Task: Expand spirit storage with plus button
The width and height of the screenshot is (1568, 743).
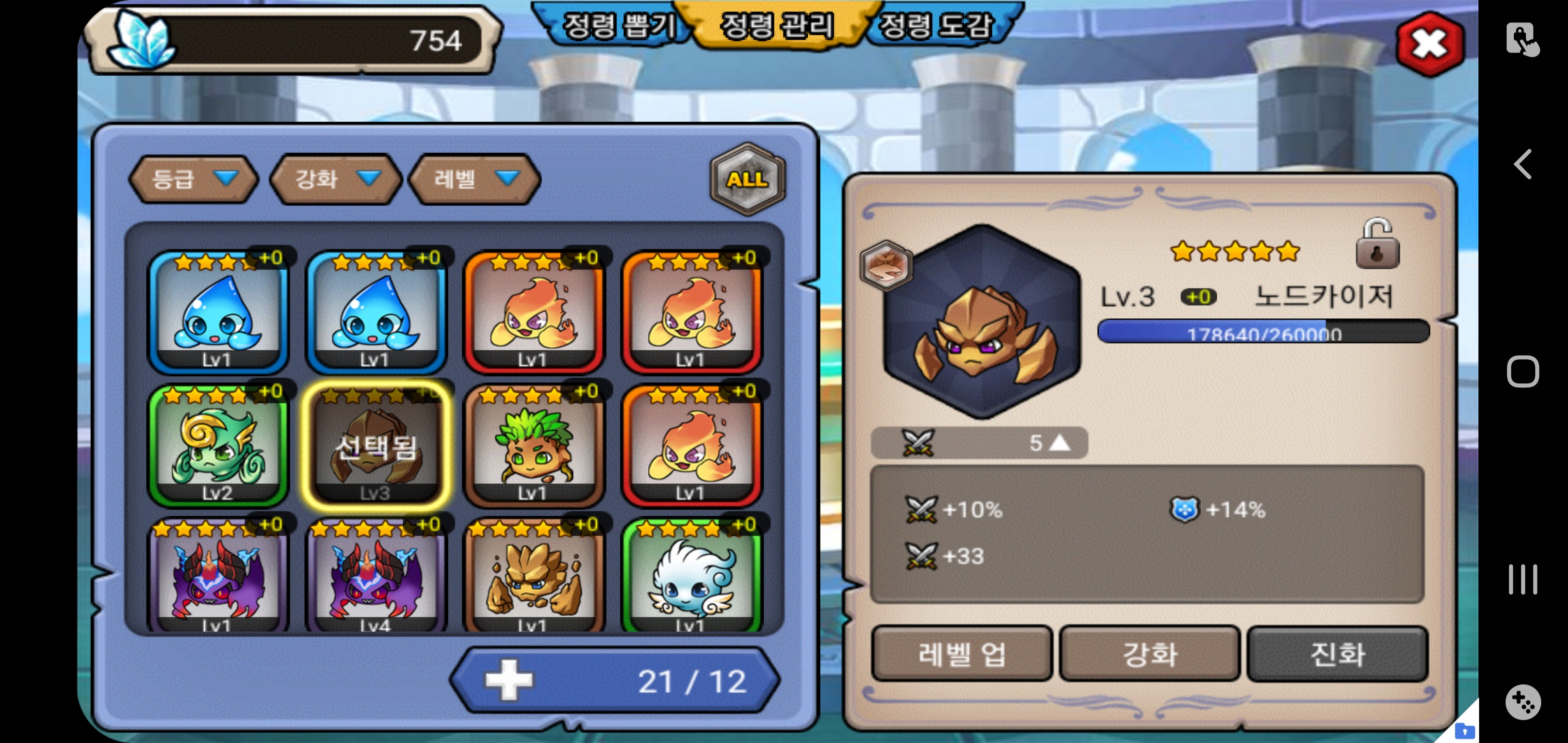Action: (x=509, y=680)
